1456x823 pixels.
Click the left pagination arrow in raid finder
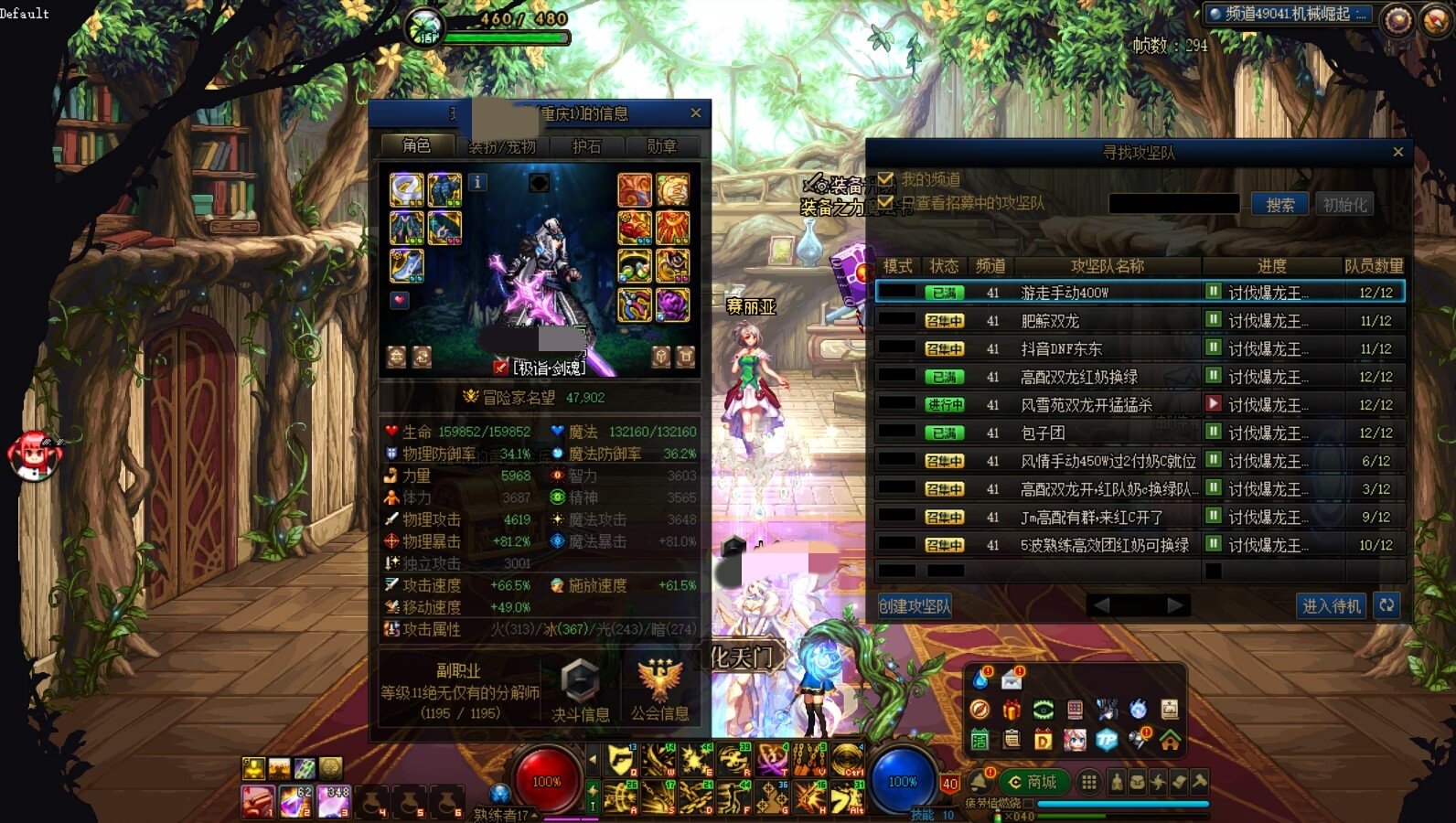[x=1100, y=604]
